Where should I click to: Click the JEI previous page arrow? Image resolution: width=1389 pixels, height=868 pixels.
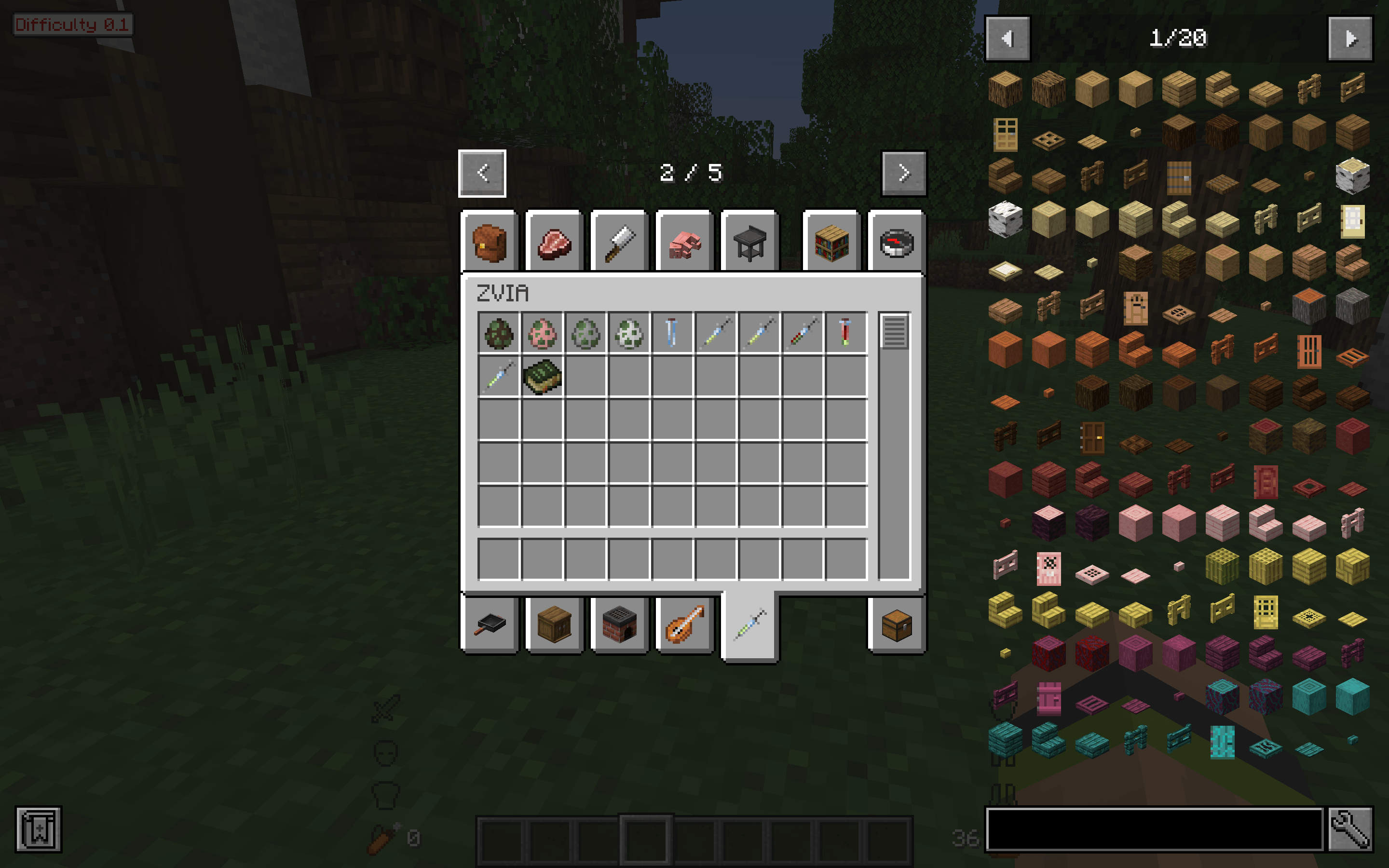tap(1008, 39)
